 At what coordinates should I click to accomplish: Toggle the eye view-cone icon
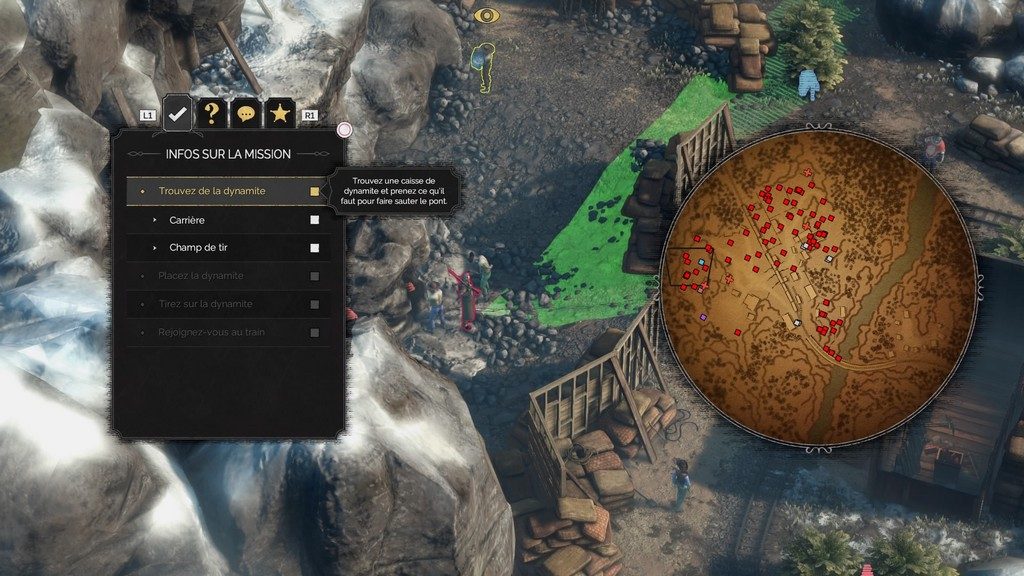coord(486,15)
